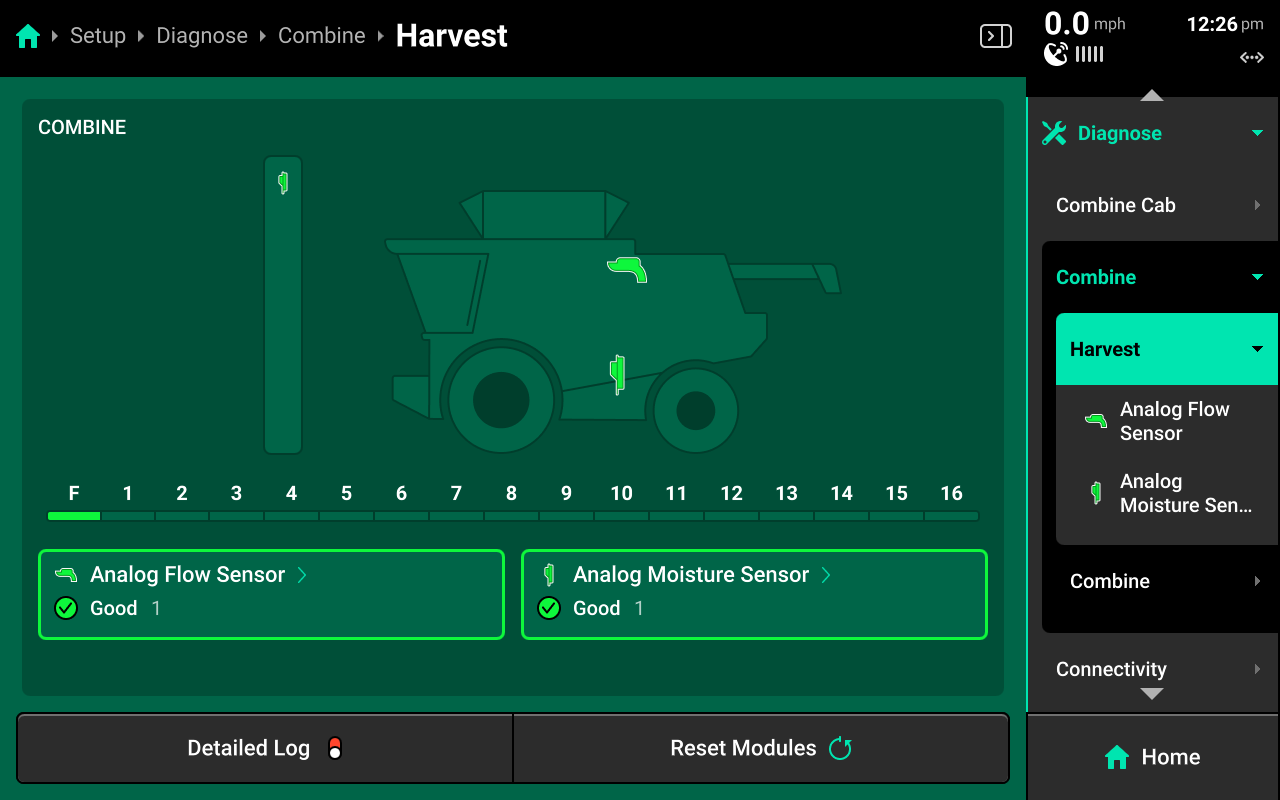
Task: Go to the Home button in the sidebar
Action: coord(1152,757)
